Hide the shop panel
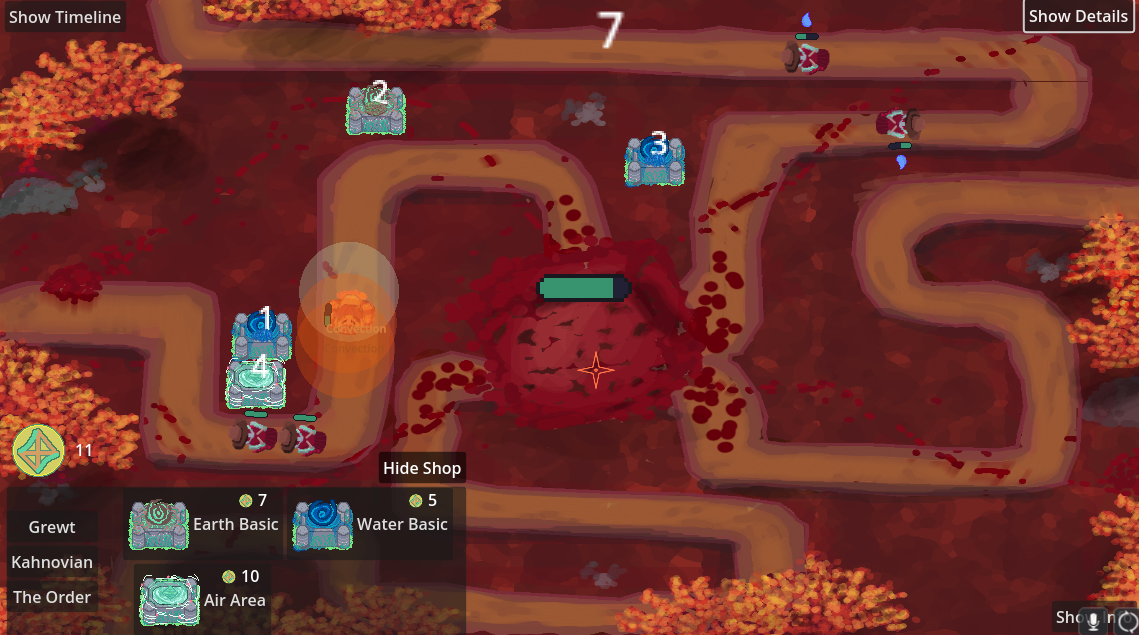This screenshot has height=635, width=1139. coord(422,468)
